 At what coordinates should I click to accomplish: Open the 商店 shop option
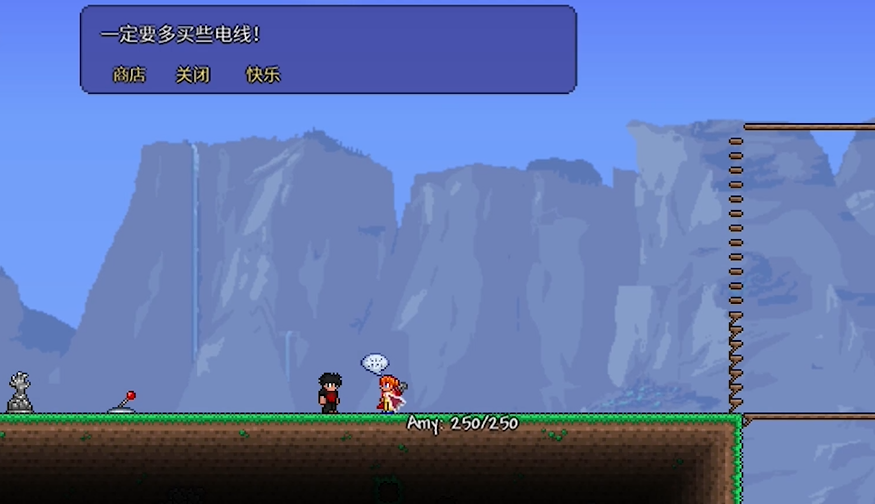tap(129, 75)
